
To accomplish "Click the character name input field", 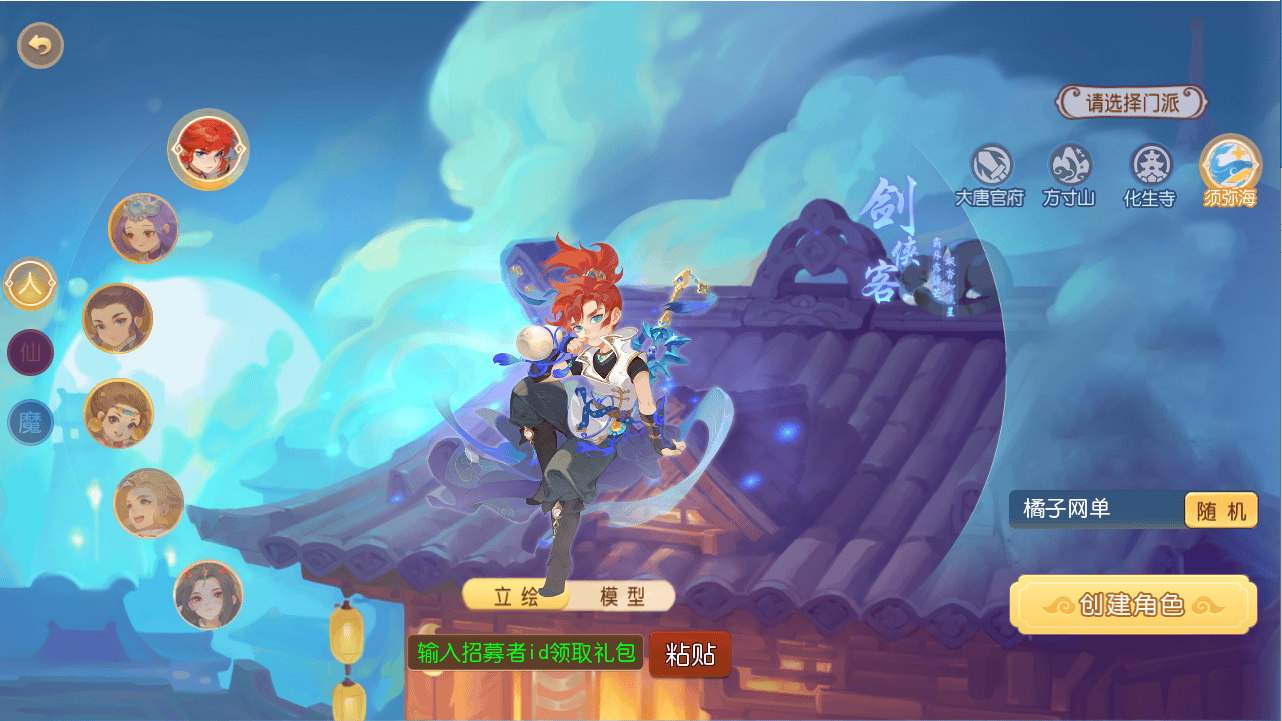I will pos(1090,510).
